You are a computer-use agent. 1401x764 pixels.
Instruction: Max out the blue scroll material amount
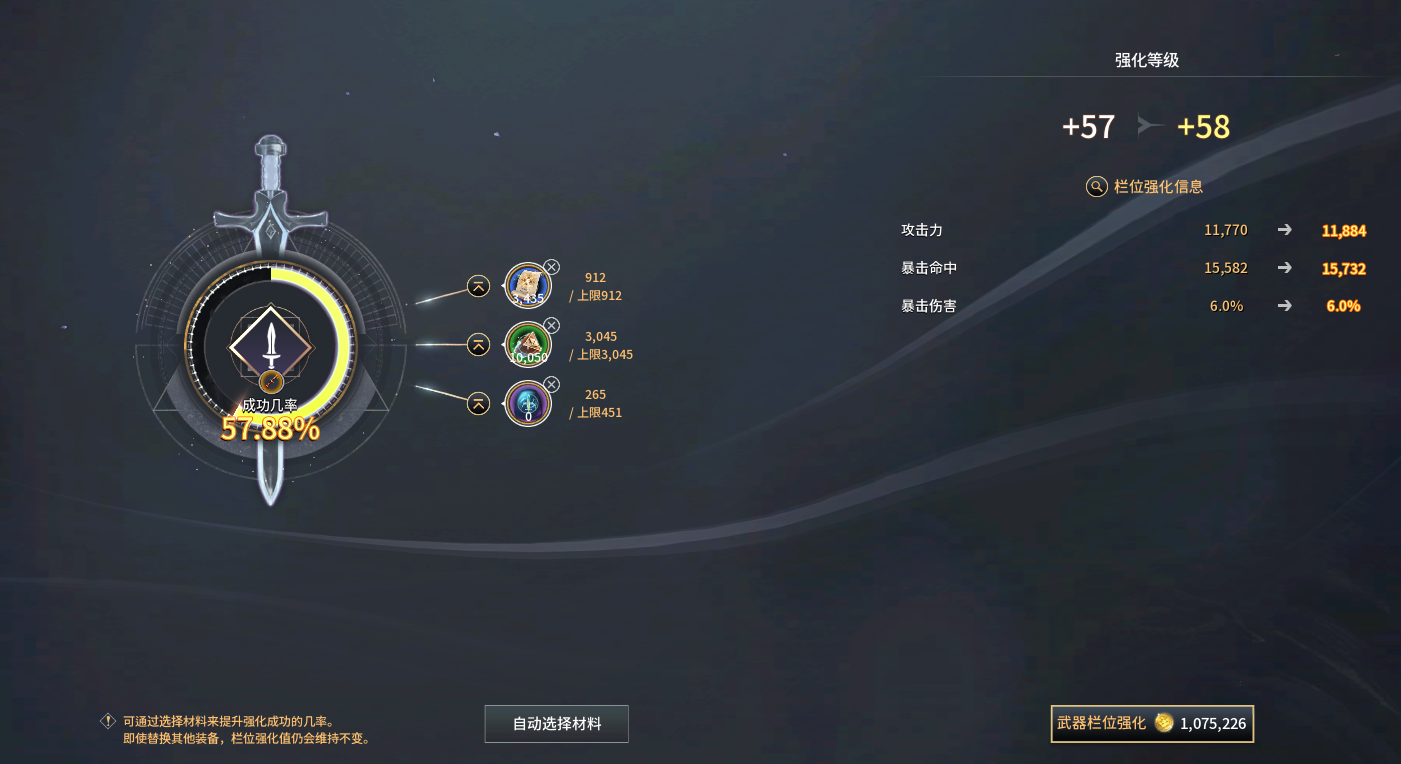coord(479,287)
